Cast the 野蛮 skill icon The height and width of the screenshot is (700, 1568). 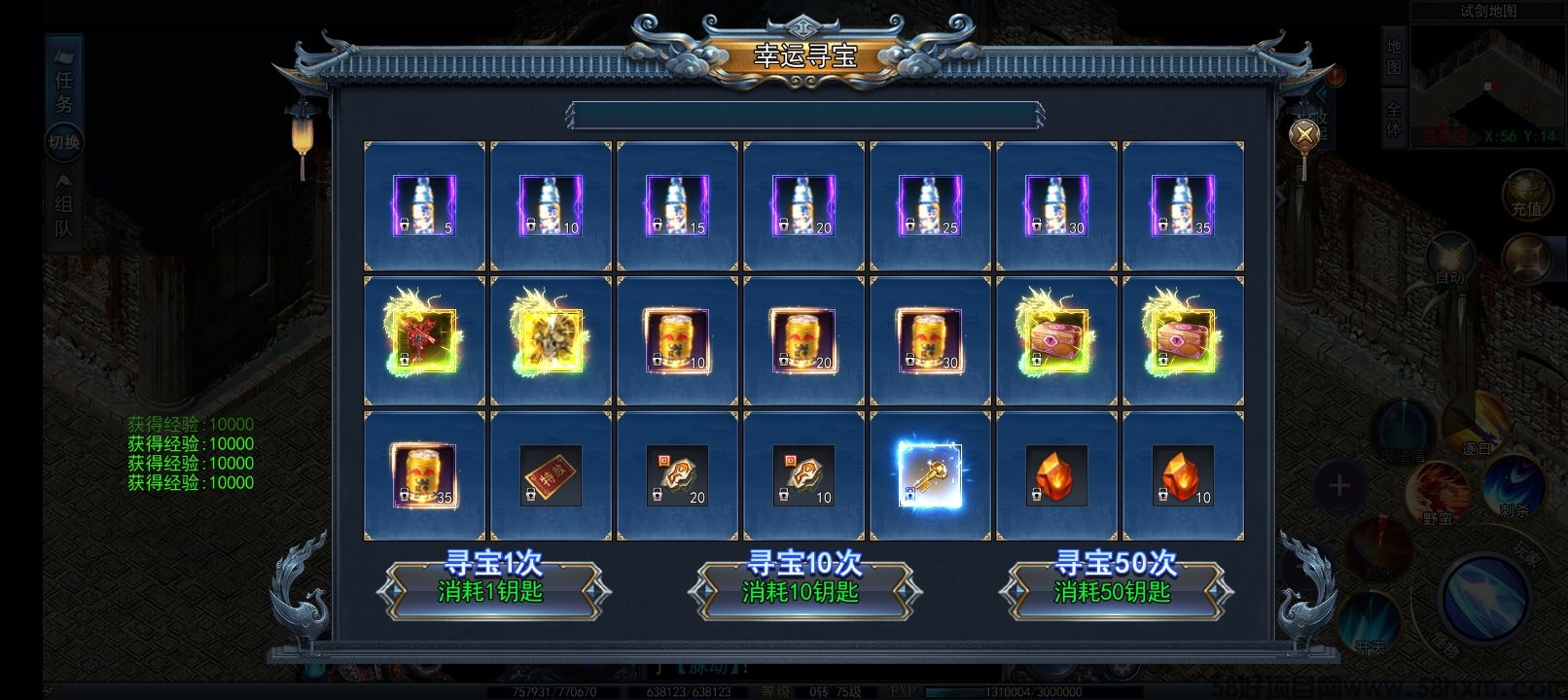click(1436, 490)
